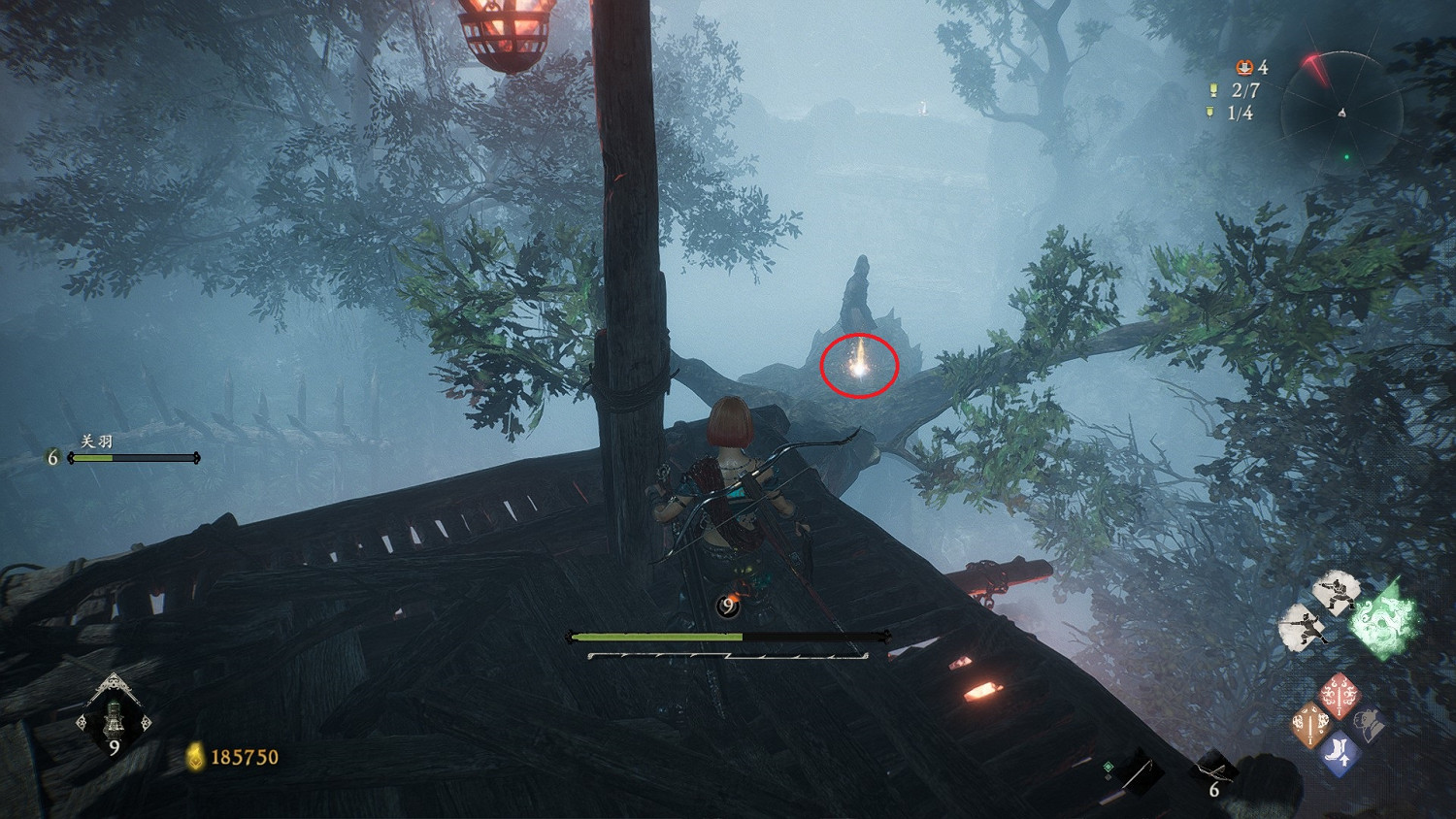Cast the blue boot speed spell
This screenshot has width=1456, height=819.
click(x=1340, y=755)
